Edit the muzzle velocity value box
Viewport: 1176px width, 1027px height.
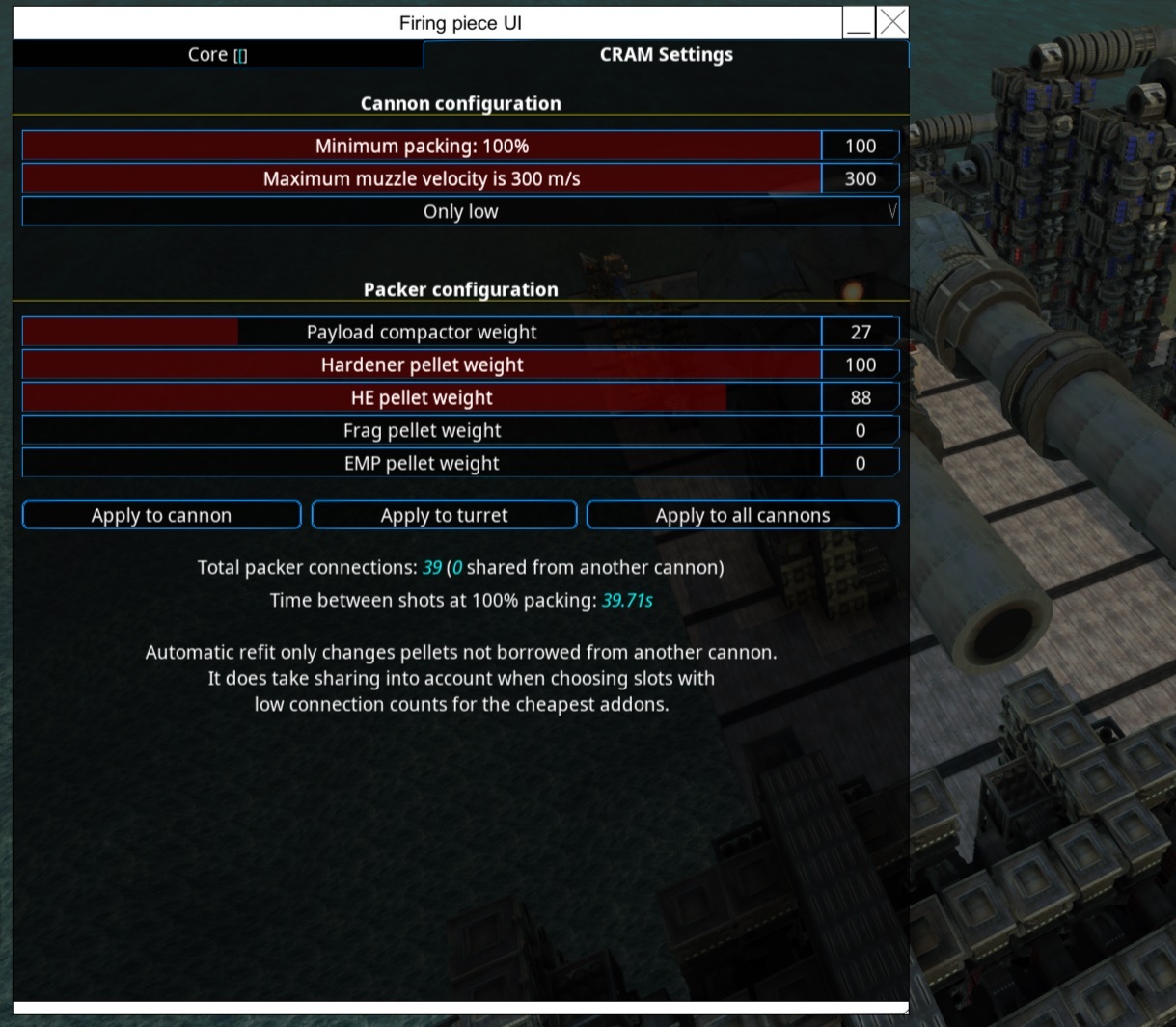[861, 179]
